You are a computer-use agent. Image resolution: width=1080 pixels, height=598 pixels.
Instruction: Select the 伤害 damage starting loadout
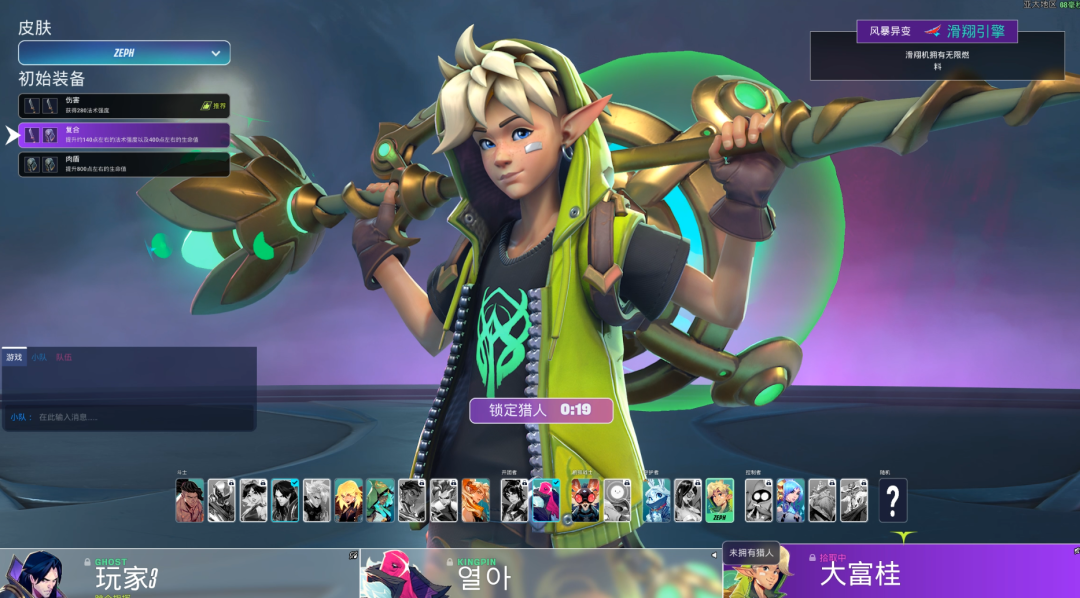click(124, 106)
